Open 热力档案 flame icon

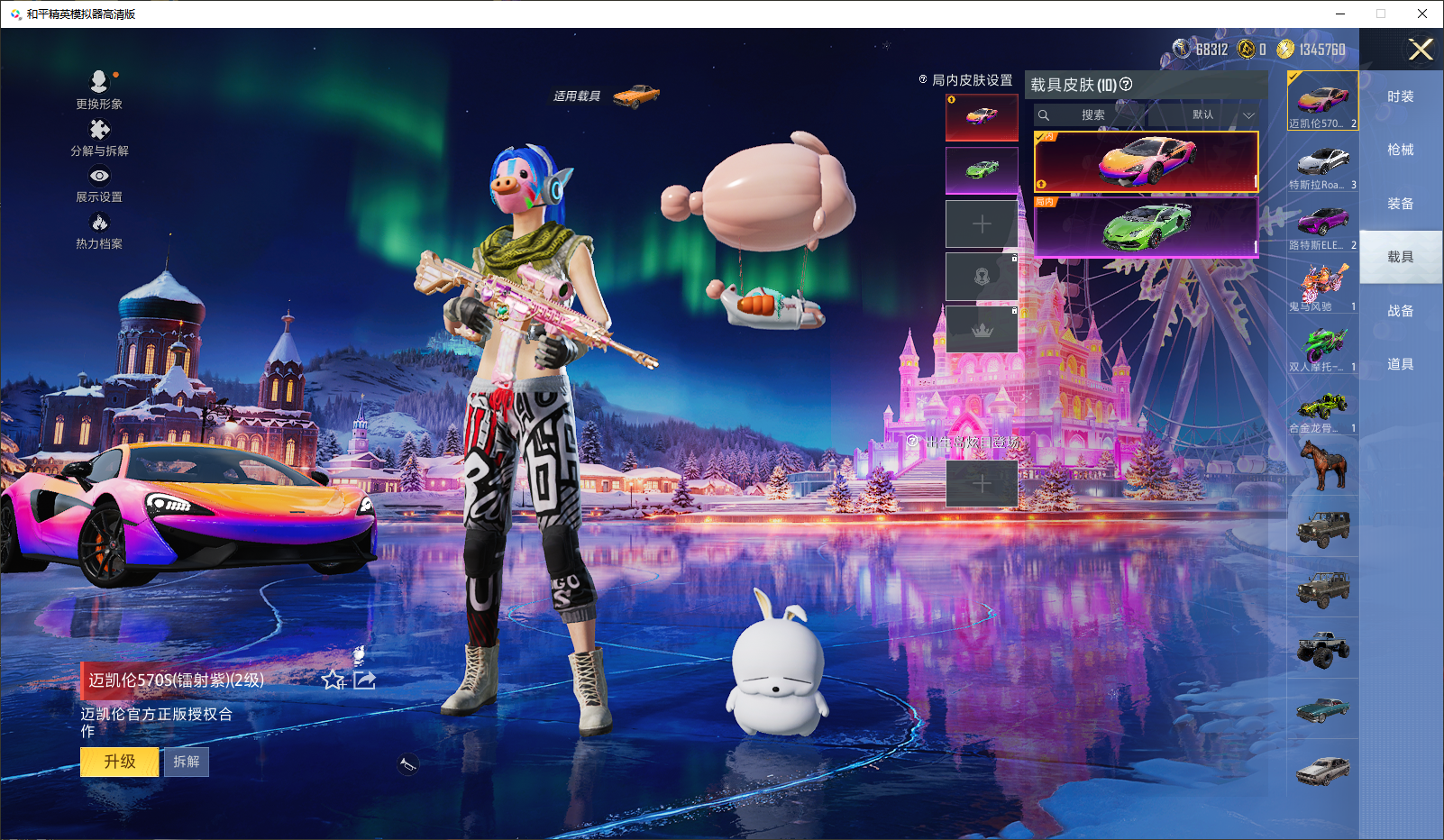coord(99,223)
